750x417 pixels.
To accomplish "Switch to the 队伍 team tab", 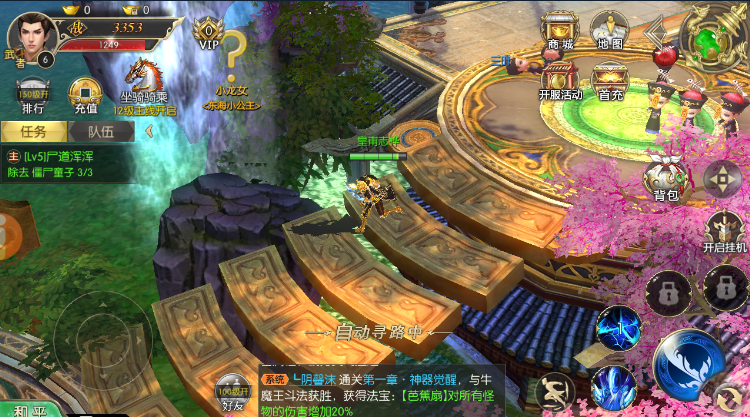I will (100, 130).
